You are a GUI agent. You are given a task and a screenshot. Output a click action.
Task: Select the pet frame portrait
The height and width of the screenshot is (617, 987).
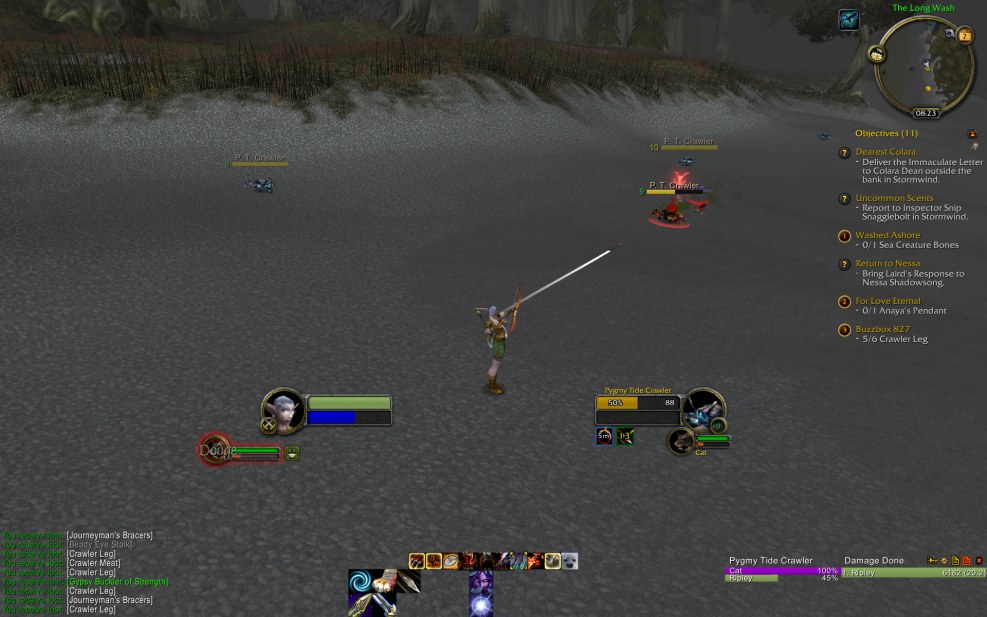point(213,450)
